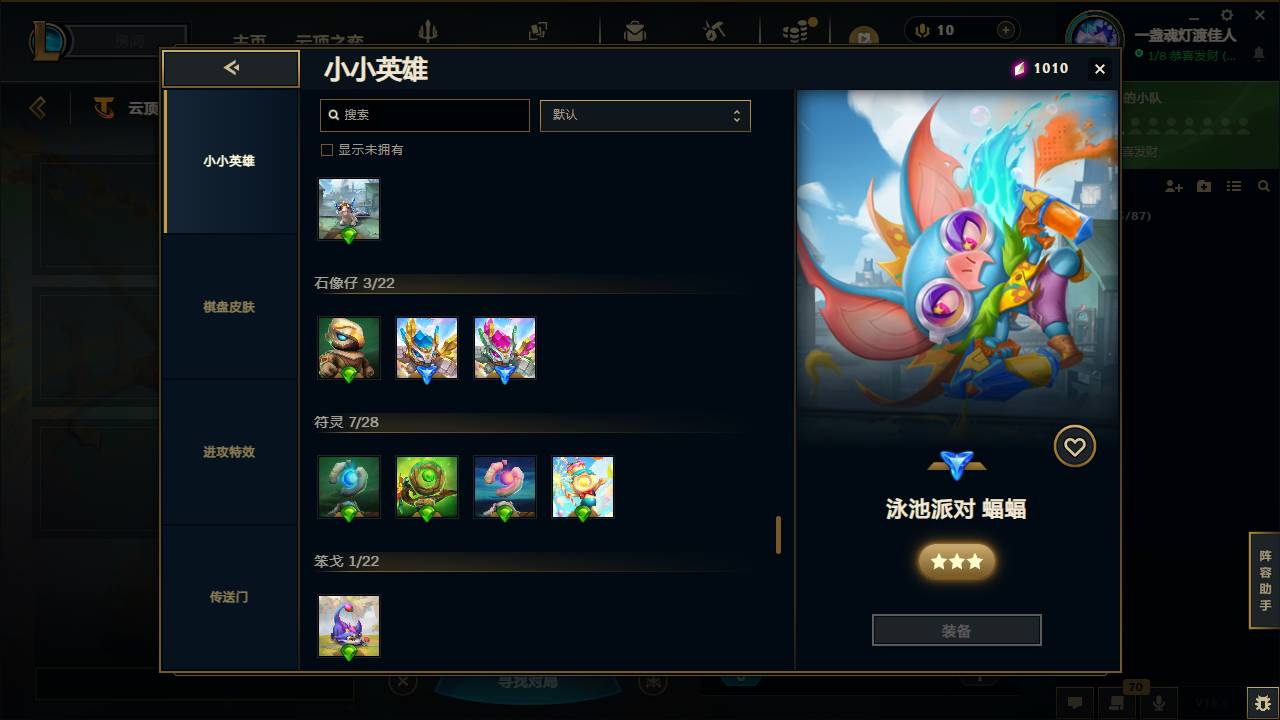Viewport: 1280px width, 720px height.
Task: Click the bug-pet icon in bottom right corner
Action: tap(1258, 702)
